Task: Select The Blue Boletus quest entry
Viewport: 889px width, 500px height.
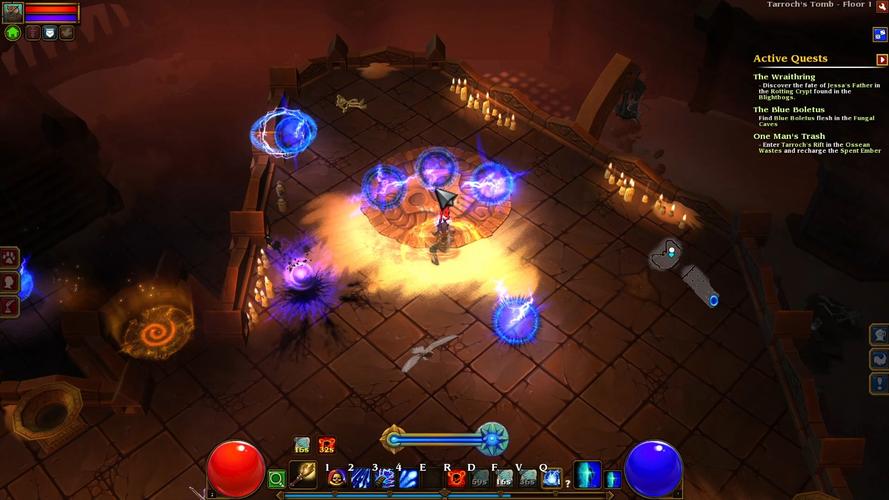Action: [x=789, y=109]
